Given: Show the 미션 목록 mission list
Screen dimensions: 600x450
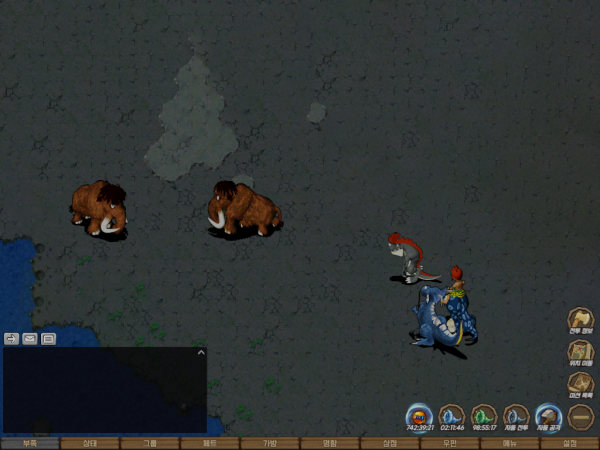Looking at the screenshot, I should (581, 384).
